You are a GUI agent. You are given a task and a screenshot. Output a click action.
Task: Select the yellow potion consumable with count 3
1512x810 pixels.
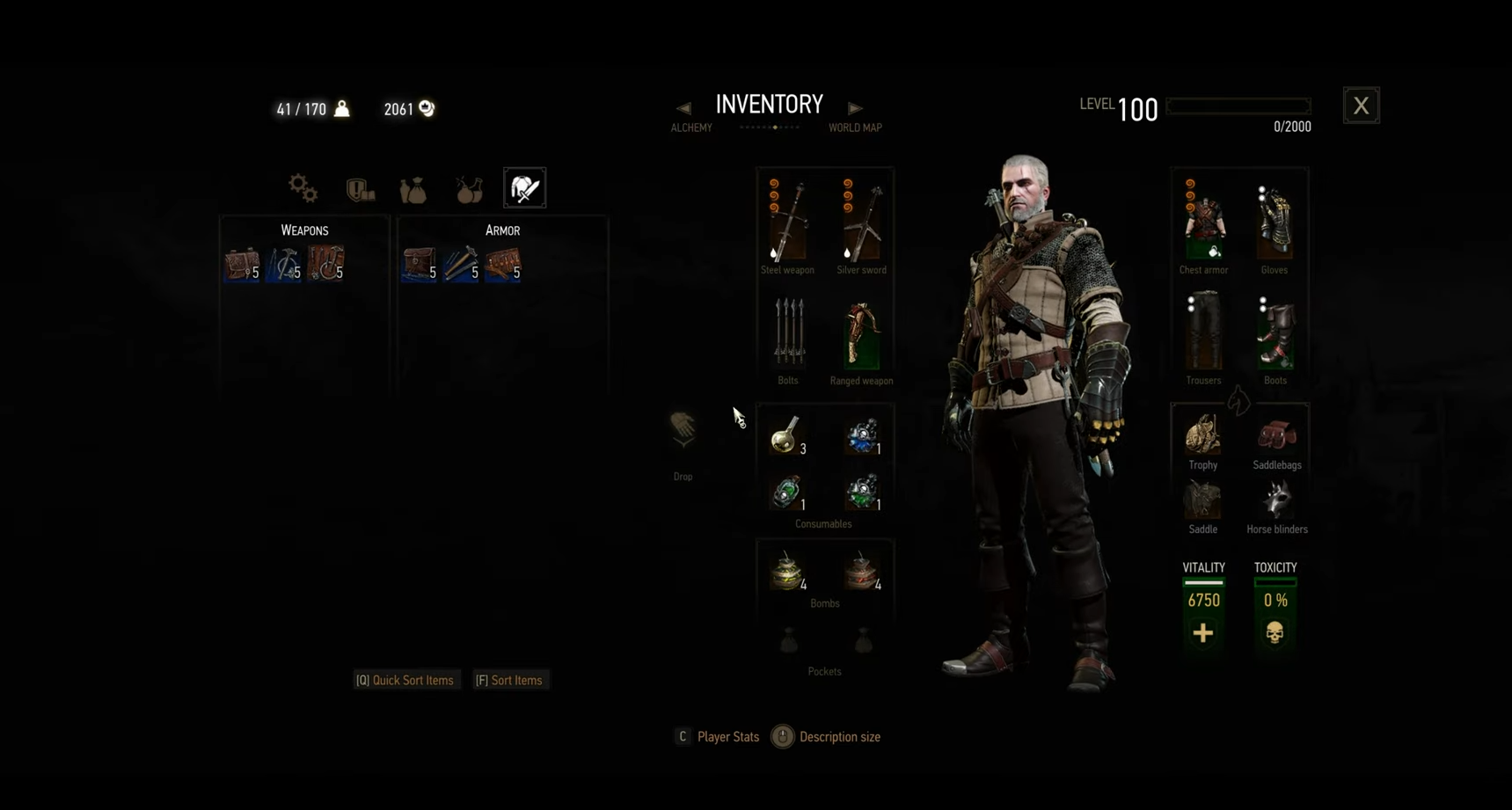[785, 435]
